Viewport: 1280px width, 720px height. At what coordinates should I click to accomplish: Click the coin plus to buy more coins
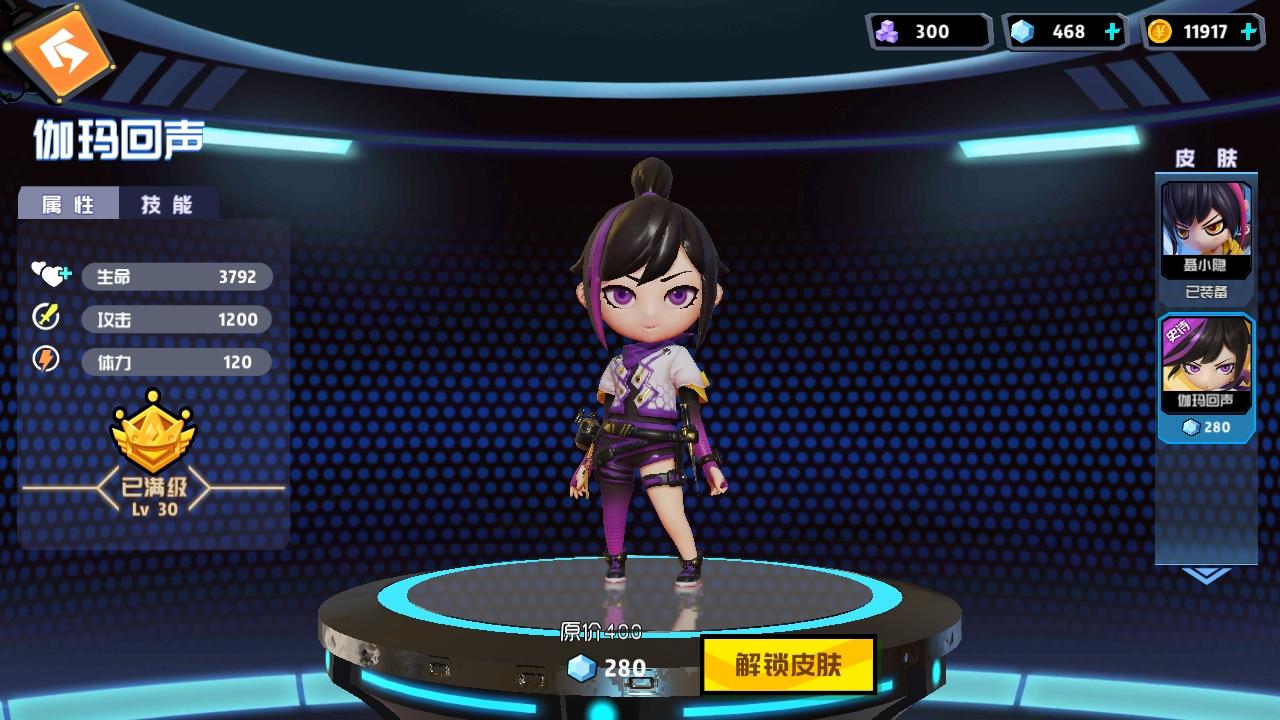tap(1247, 31)
